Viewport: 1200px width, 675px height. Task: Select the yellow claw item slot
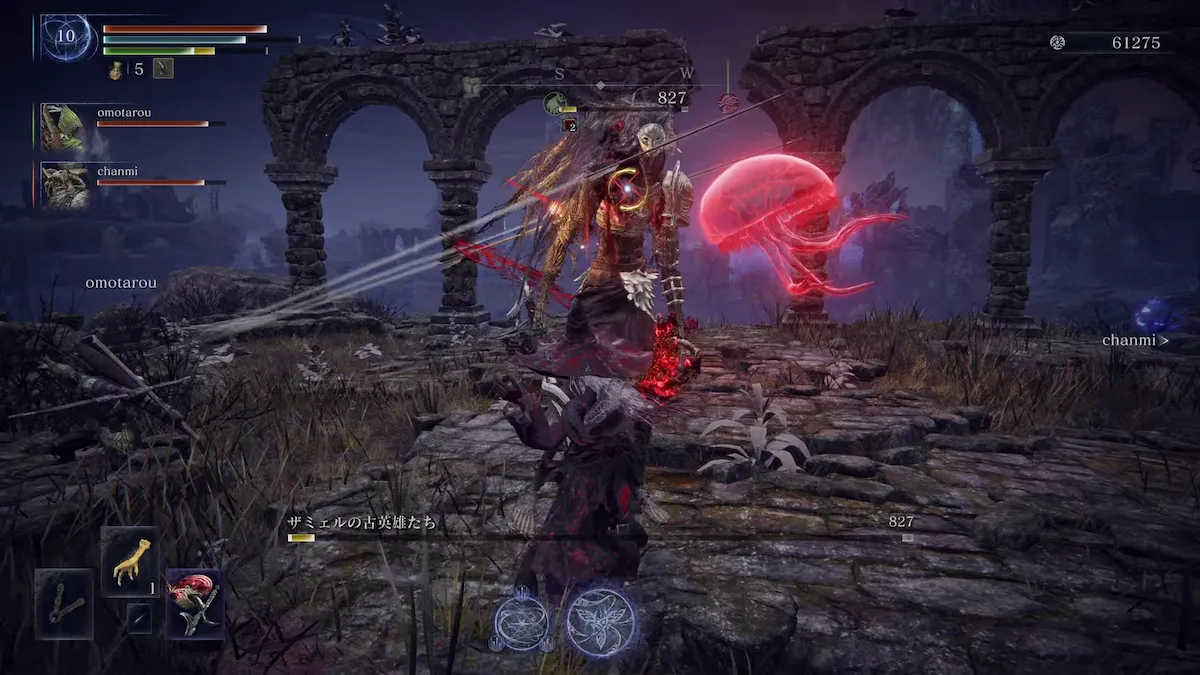129,561
